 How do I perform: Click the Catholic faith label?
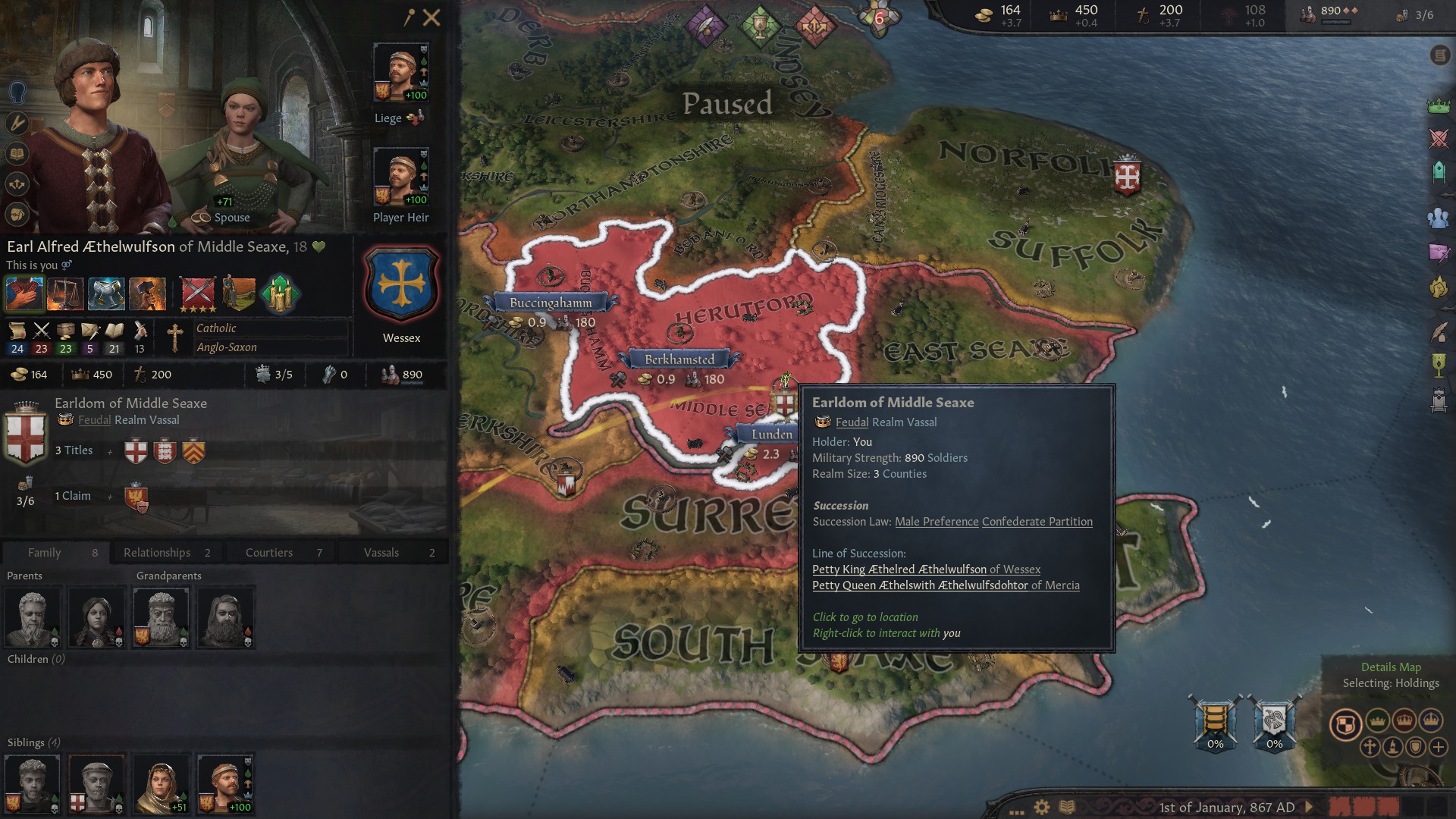(216, 328)
